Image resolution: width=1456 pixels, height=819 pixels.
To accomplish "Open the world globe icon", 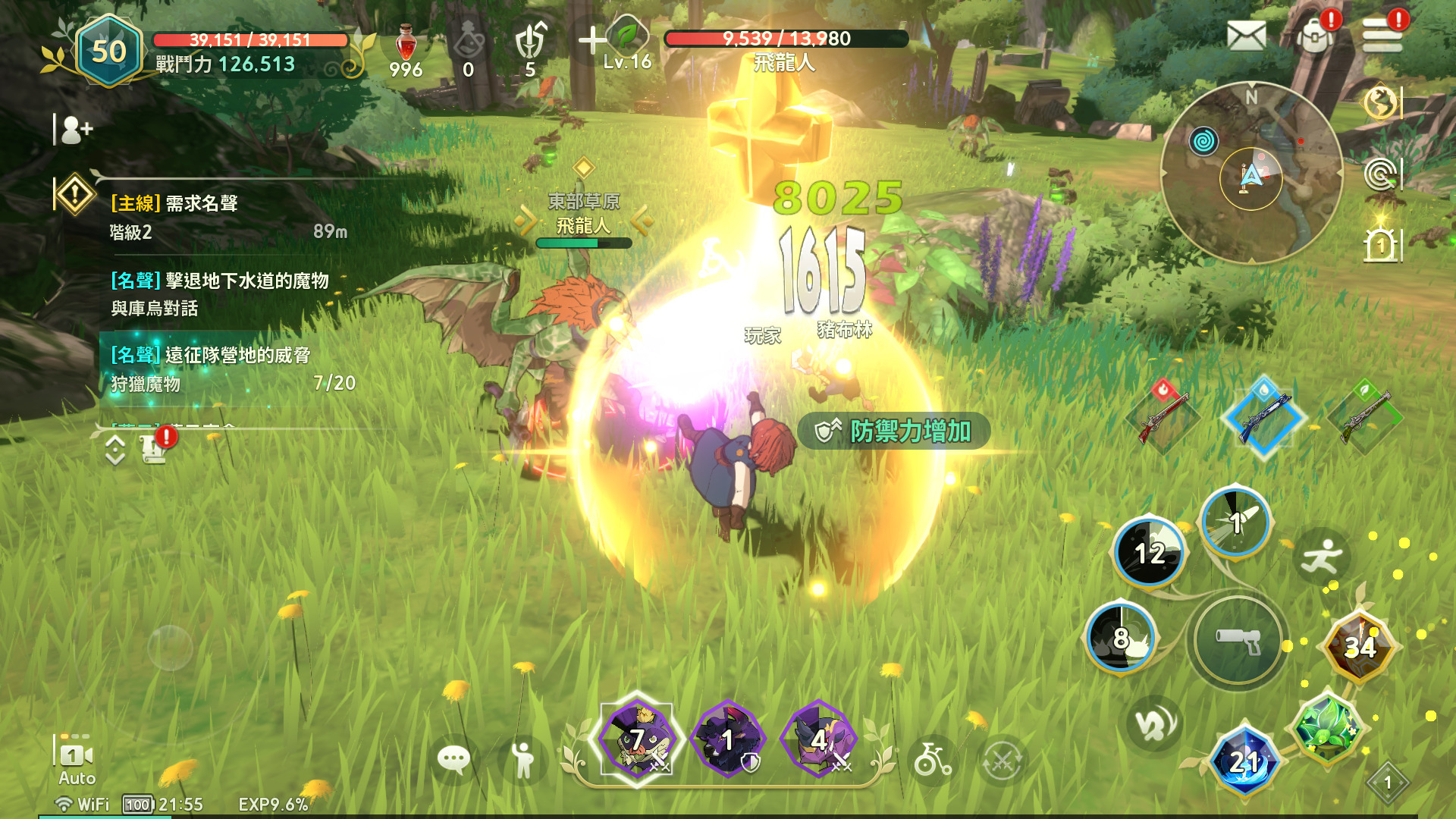I will click(1380, 102).
